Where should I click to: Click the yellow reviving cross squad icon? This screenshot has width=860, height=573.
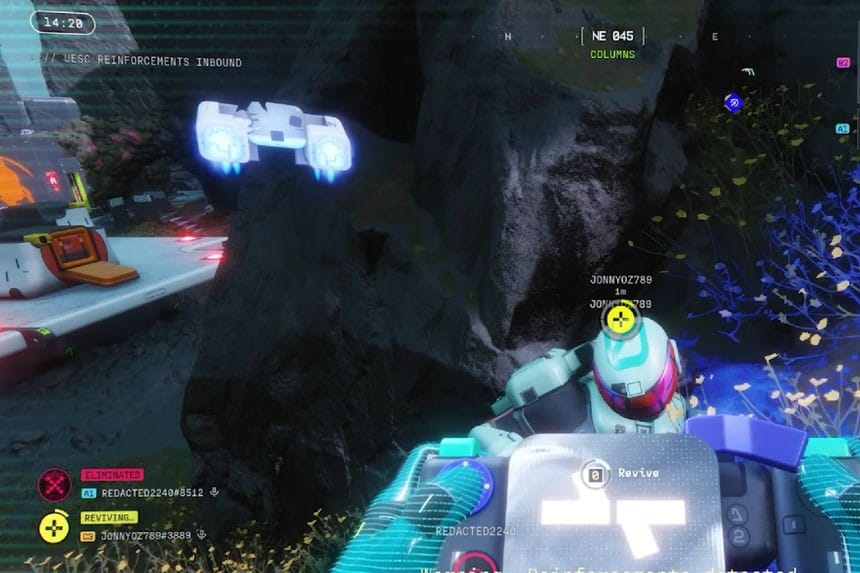pyautogui.click(x=54, y=526)
